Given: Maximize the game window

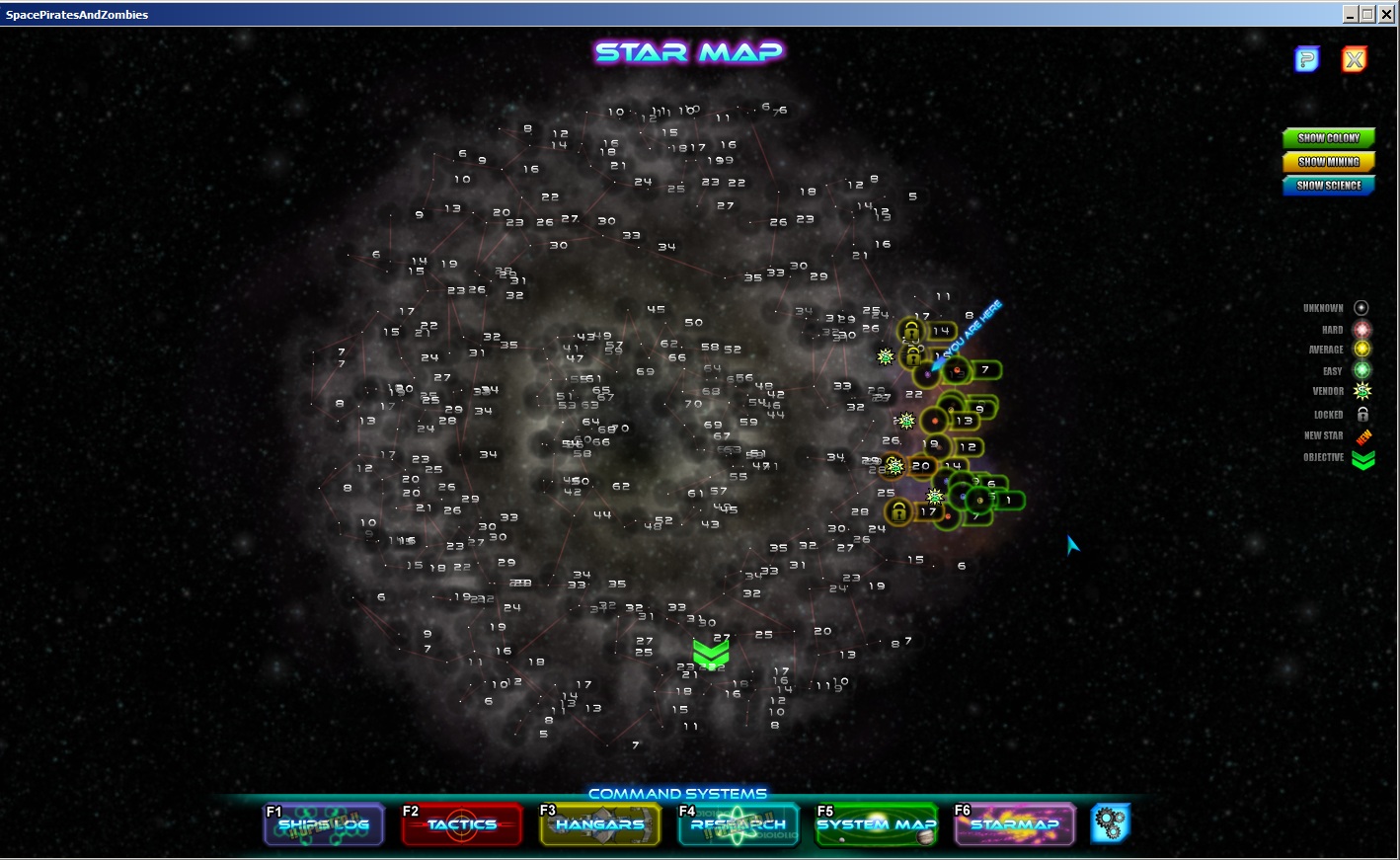Looking at the screenshot, I should pos(1367,14).
